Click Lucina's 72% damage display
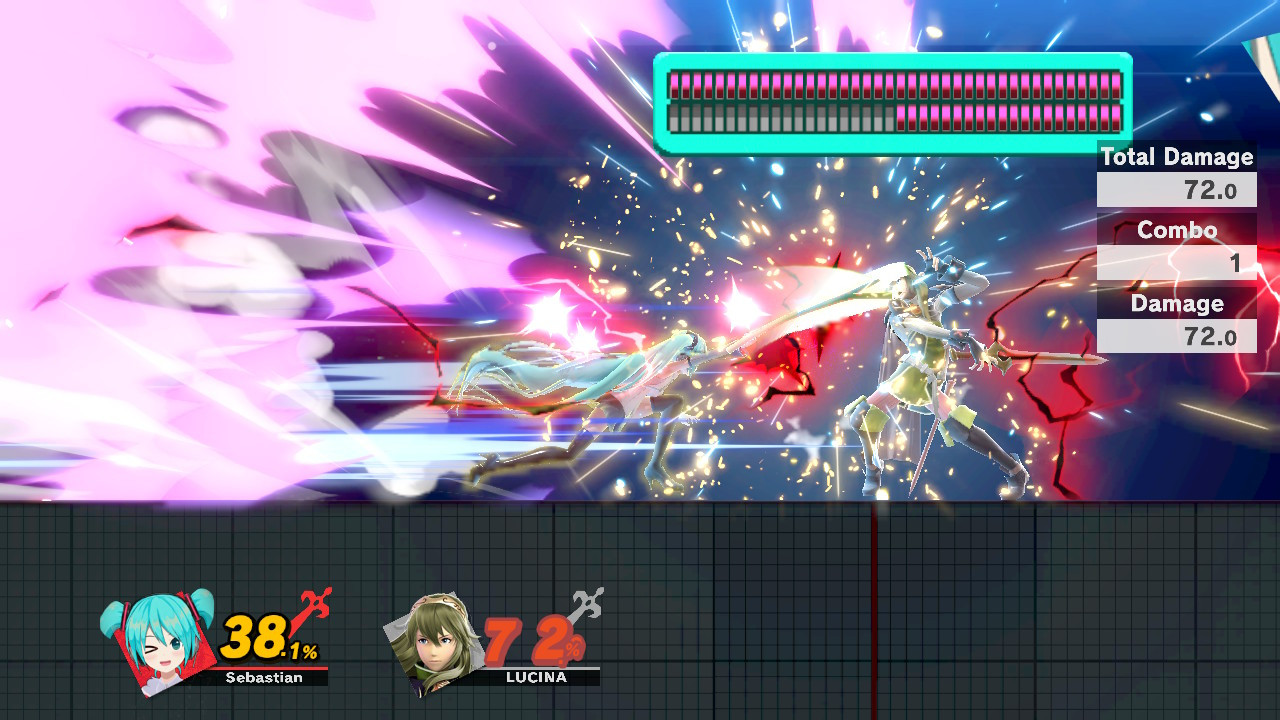Image resolution: width=1280 pixels, height=720 pixels. [529, 640]
